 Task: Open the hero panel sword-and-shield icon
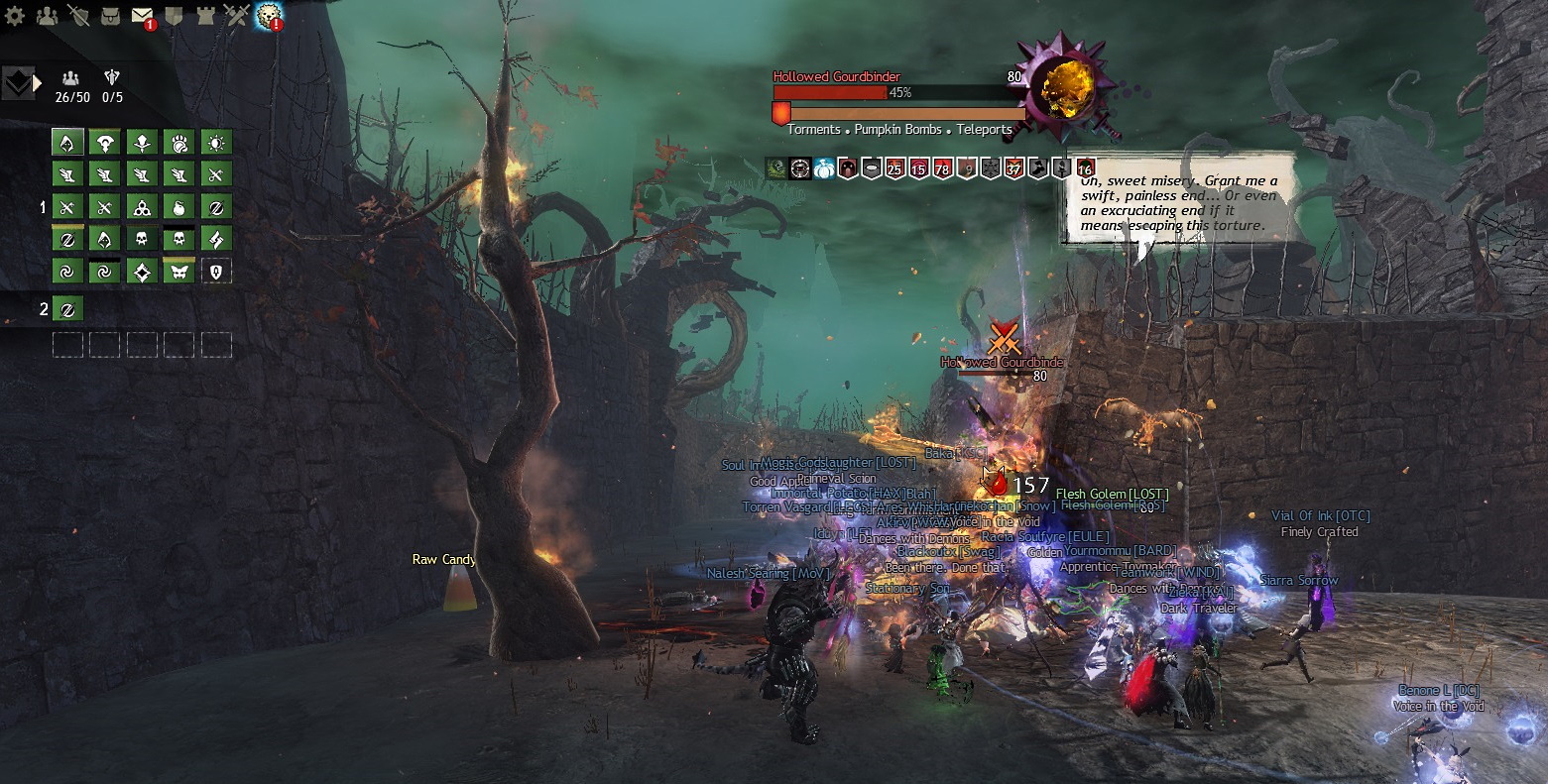77,15
